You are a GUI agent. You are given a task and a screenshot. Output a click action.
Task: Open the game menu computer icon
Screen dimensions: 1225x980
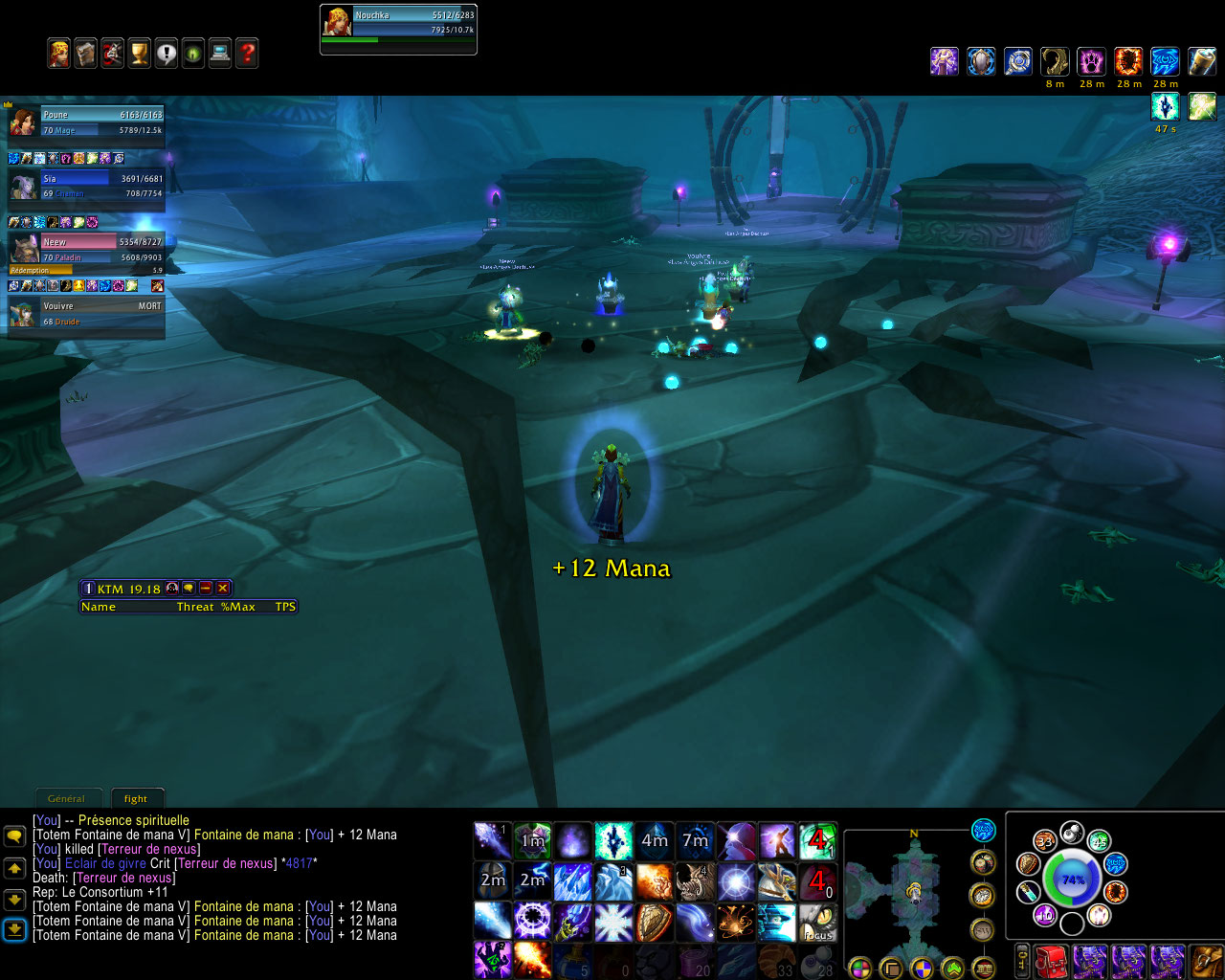220,54
